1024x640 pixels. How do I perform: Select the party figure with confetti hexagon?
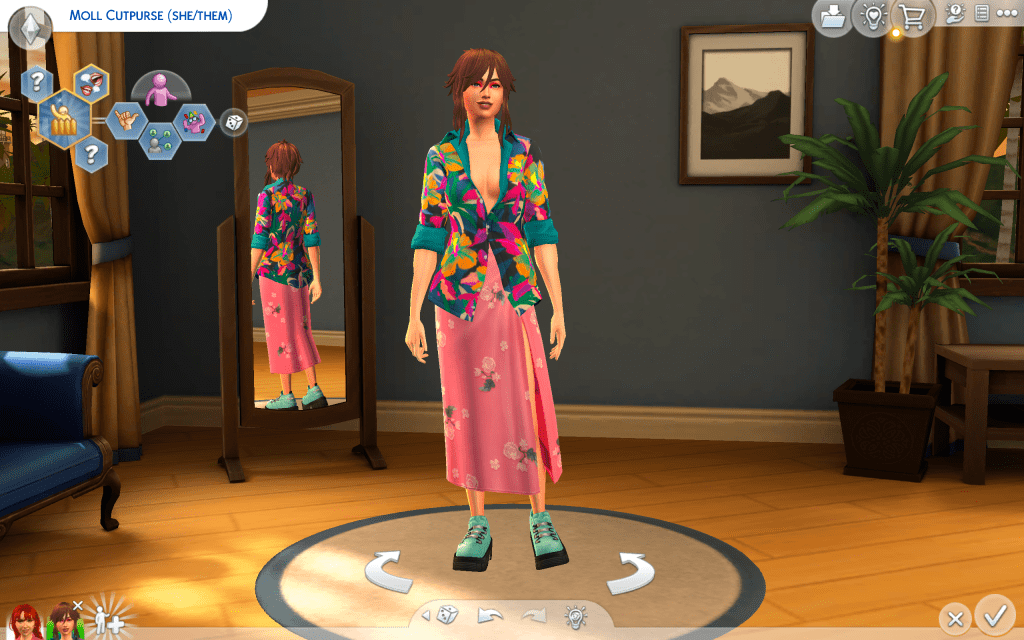[194, 123]
